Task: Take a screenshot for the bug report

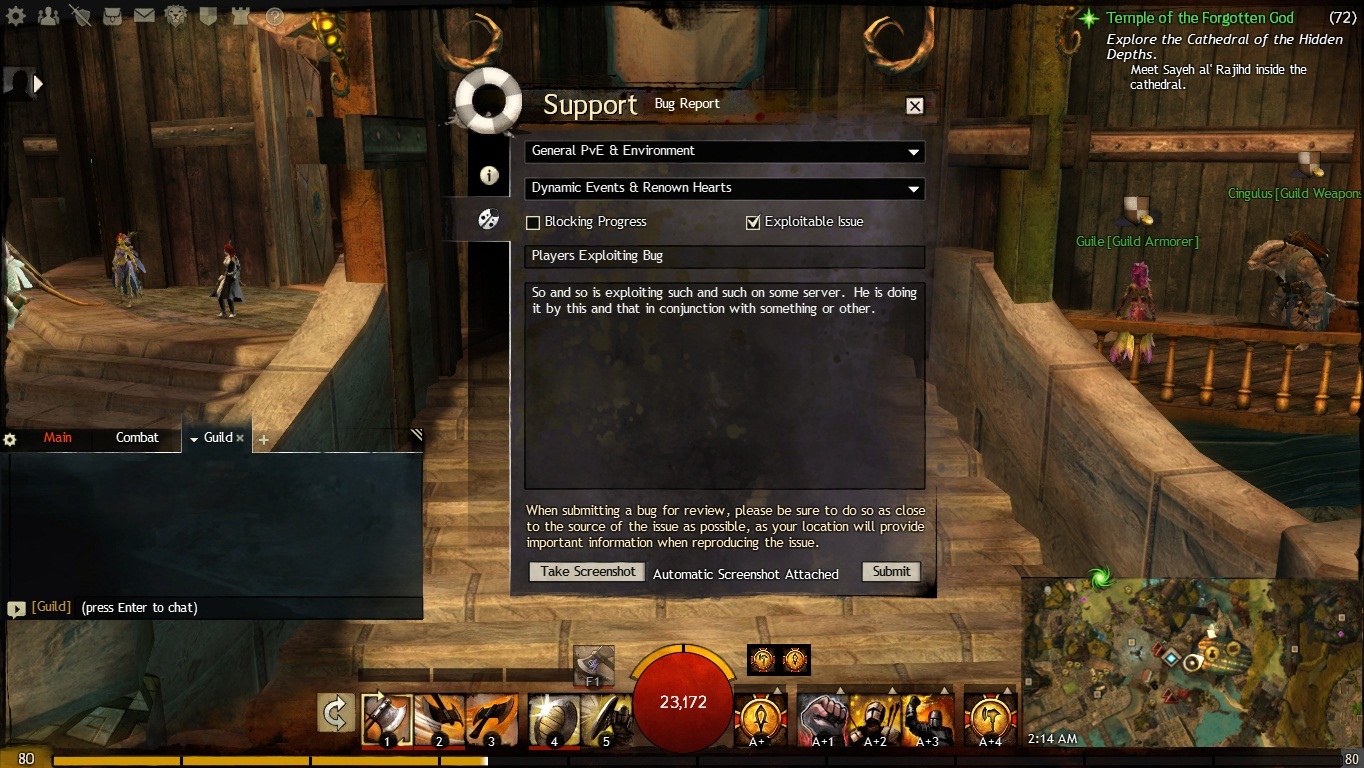Action: [x=587, y=572]
